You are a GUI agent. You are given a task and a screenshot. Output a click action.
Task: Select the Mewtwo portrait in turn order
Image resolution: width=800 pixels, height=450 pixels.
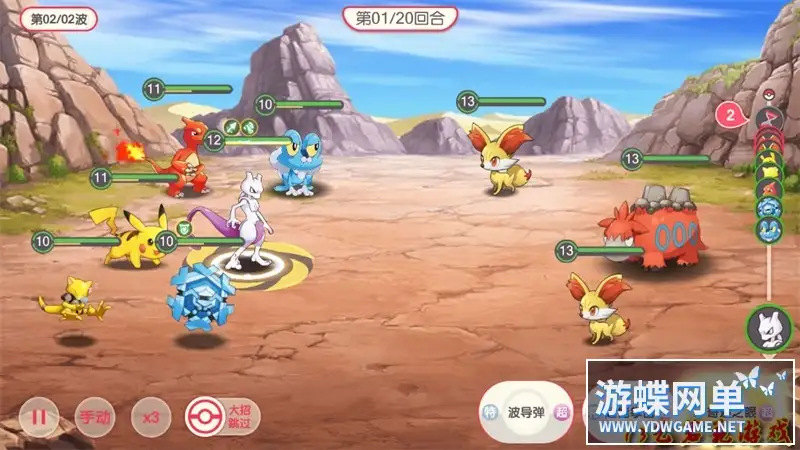point(770,326)
